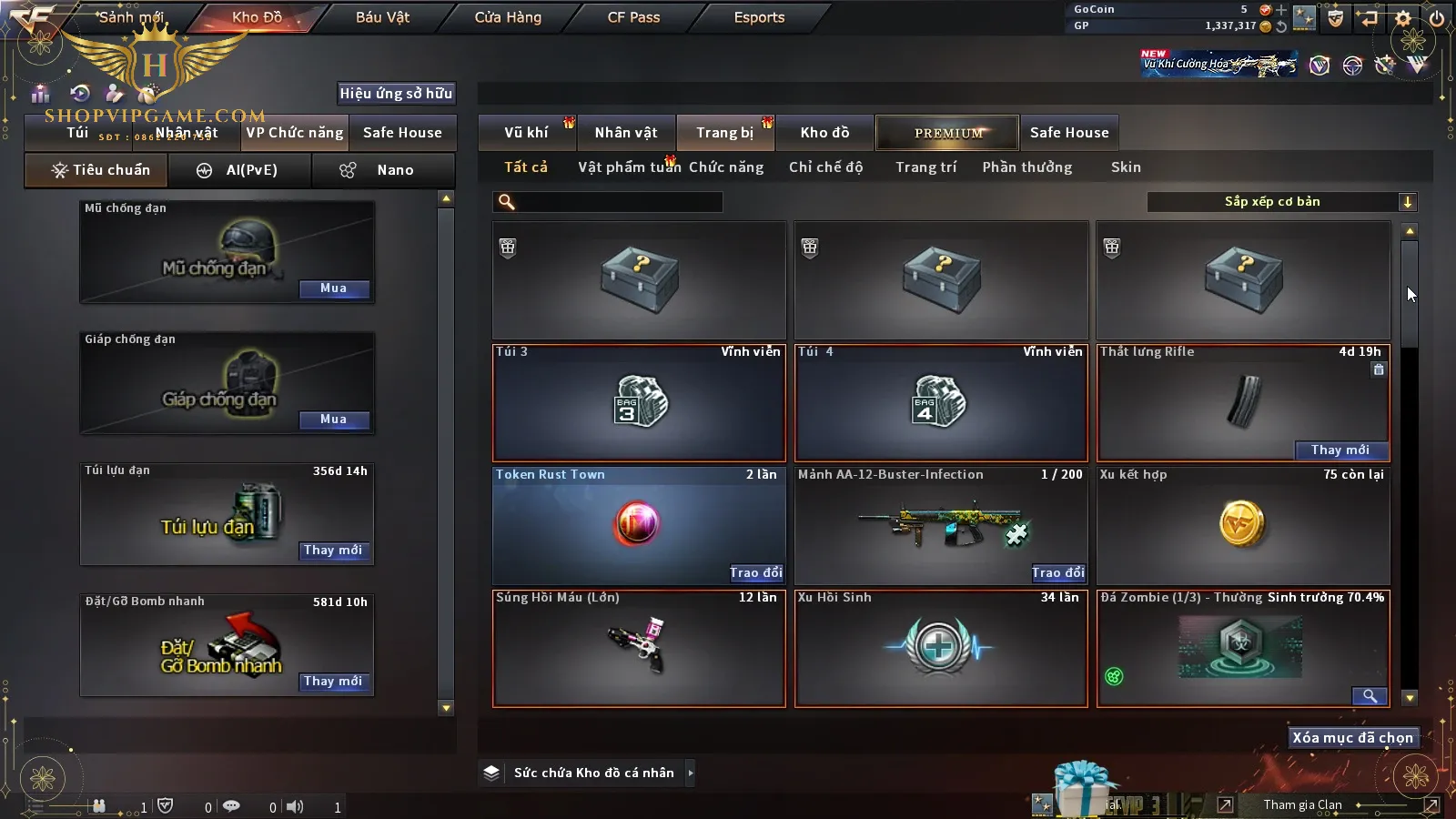Click the power exit icon
This screenshot has width=1456, height=819.
[1437, 17]
